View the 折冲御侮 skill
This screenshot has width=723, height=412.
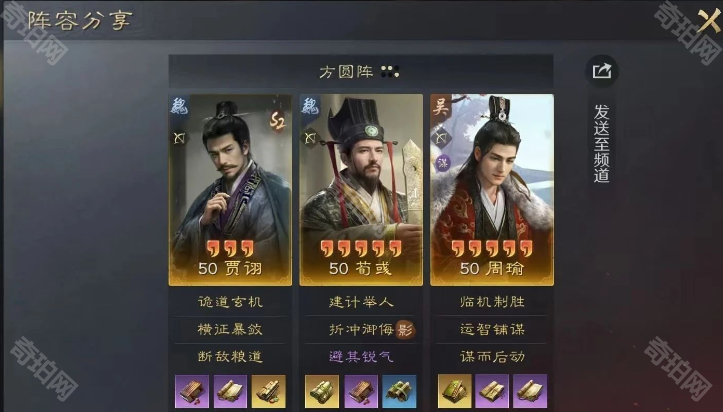tap(357, 329)
